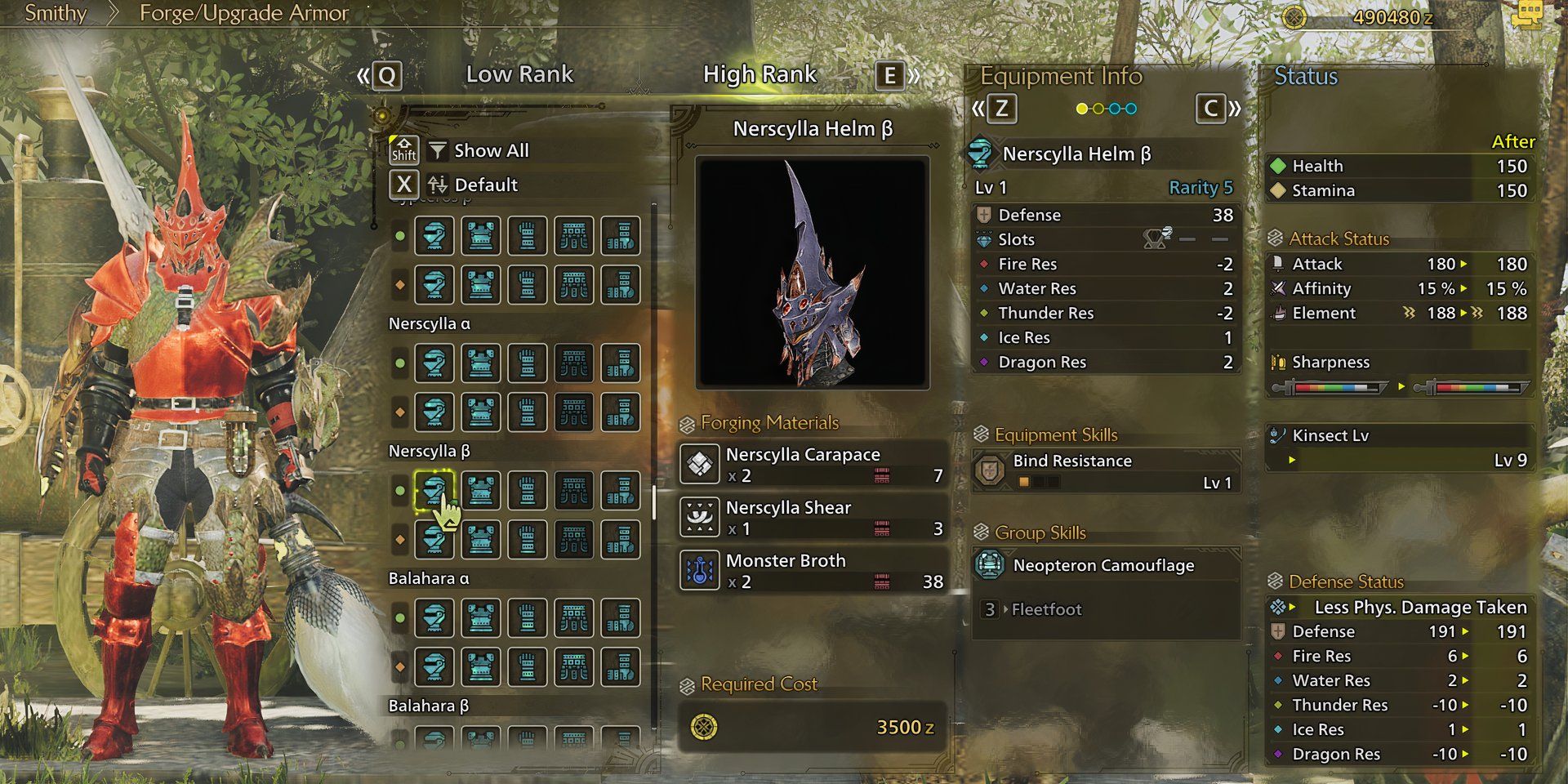Open the Smithy breadcrumb menu
The image size is (1568, 784).
point(54,14)
